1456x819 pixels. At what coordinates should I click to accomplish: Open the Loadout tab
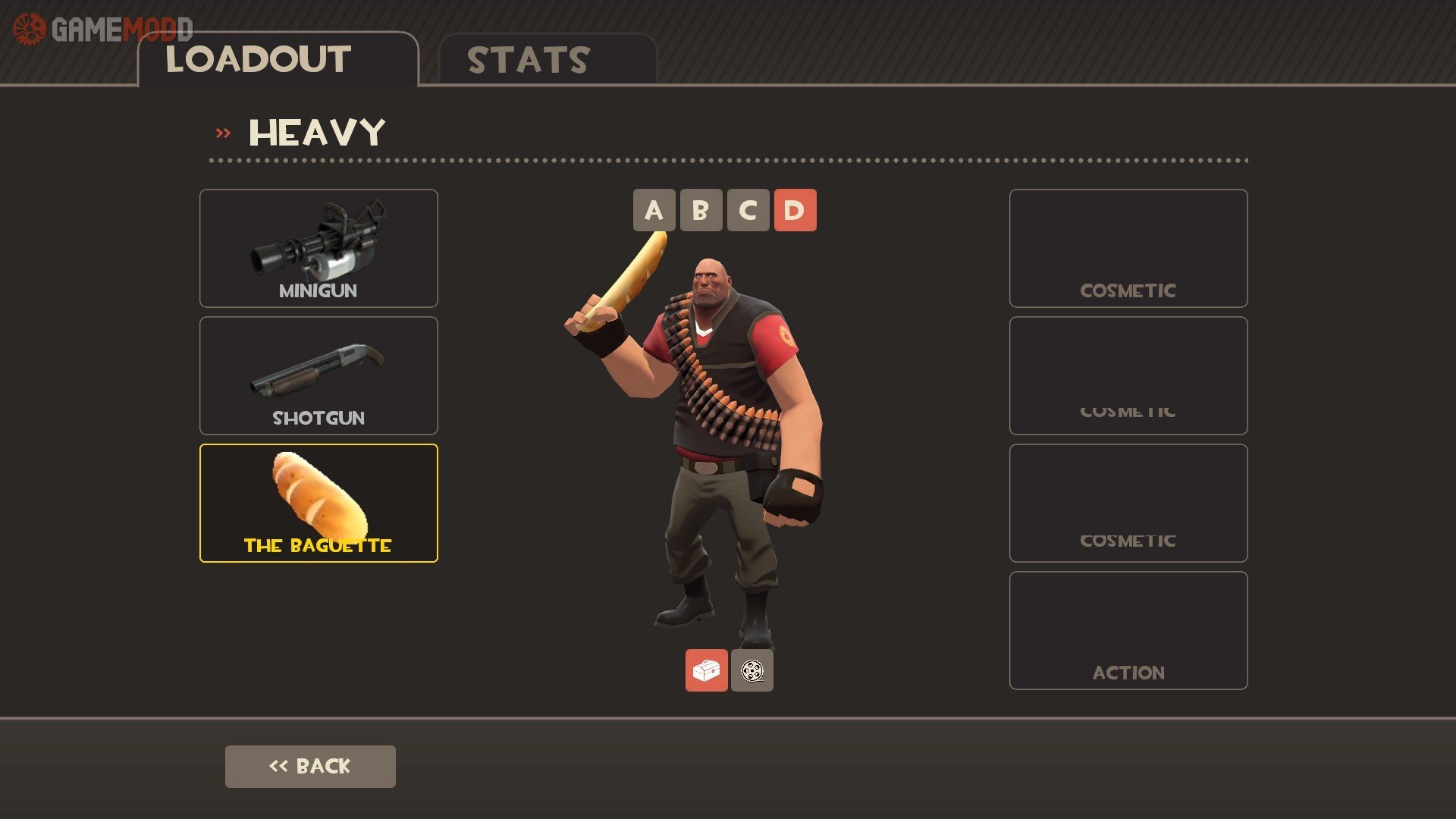point(278,60)
